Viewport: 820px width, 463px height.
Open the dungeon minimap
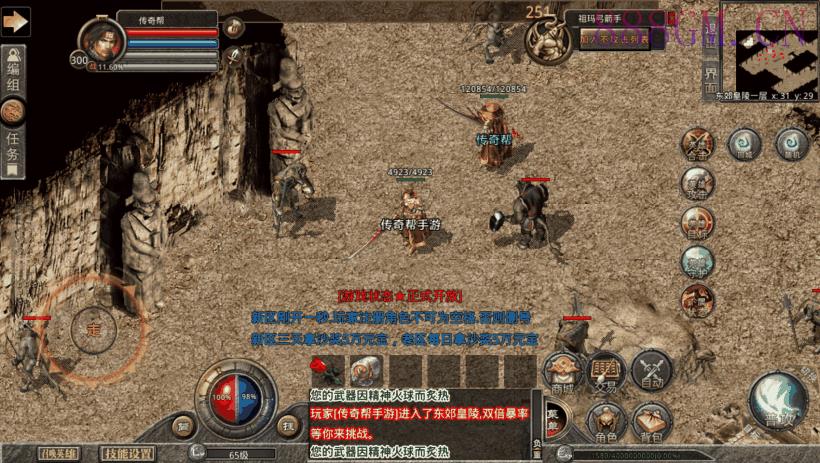(776, 58)
